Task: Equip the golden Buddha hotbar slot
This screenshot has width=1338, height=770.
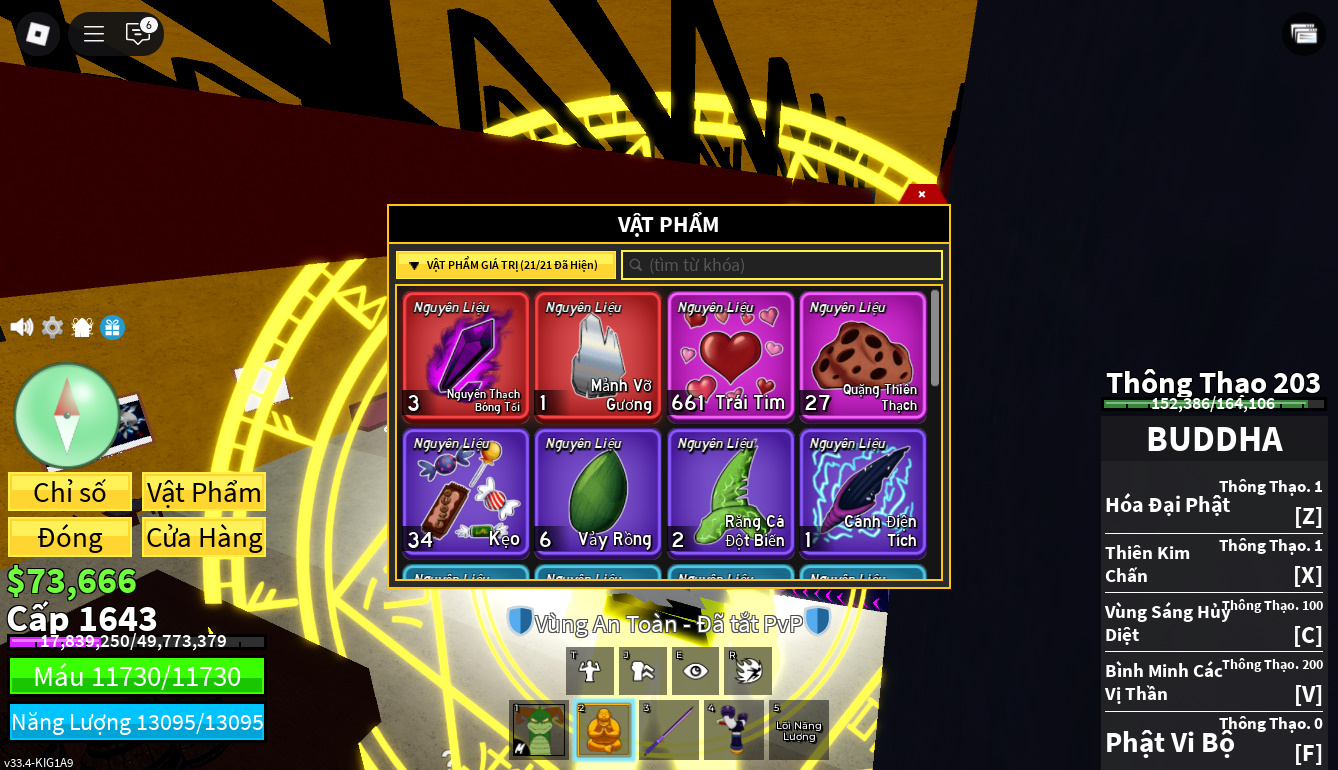Action: coord(604,730)
